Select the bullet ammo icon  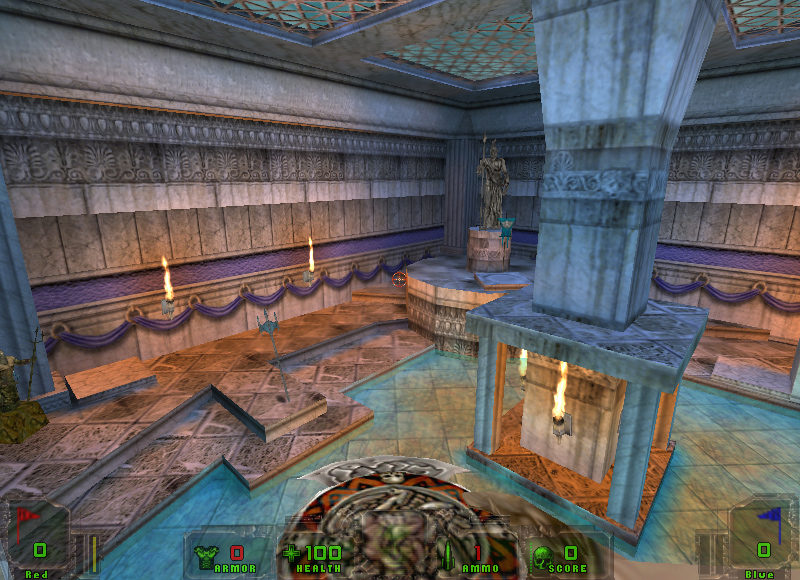[x=448, y=553]
